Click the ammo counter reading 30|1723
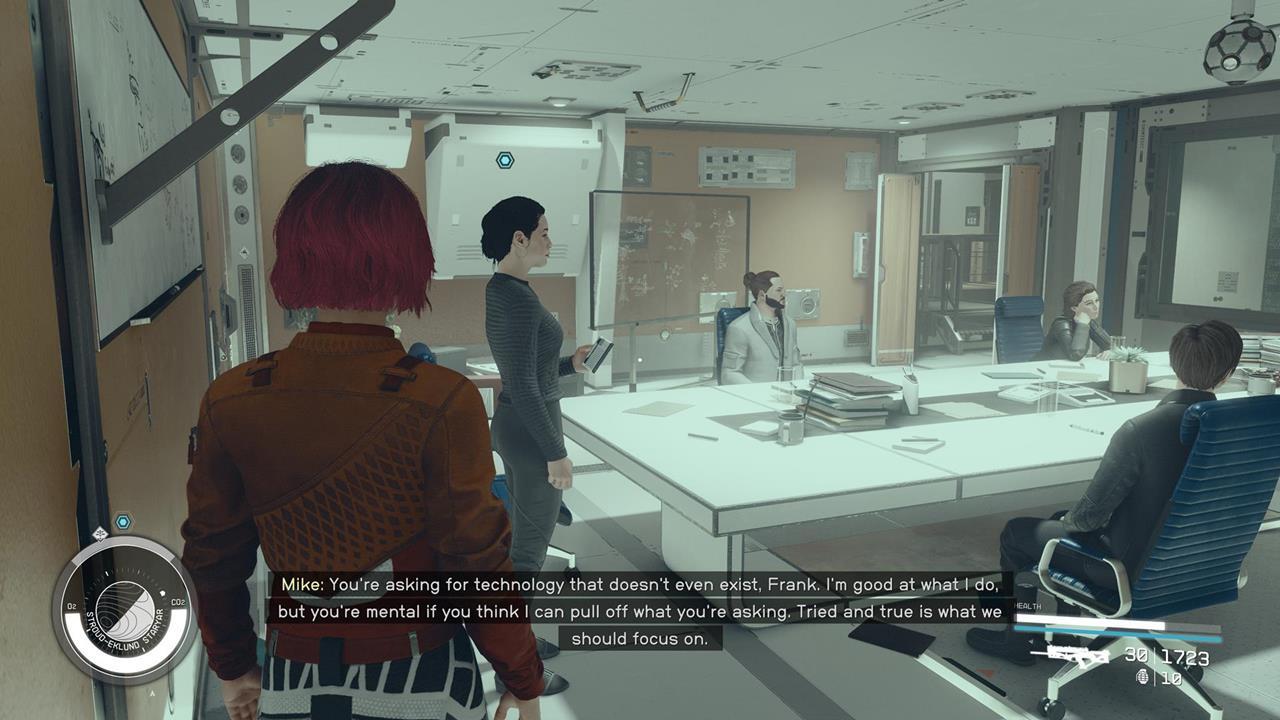 point(1166,655)
